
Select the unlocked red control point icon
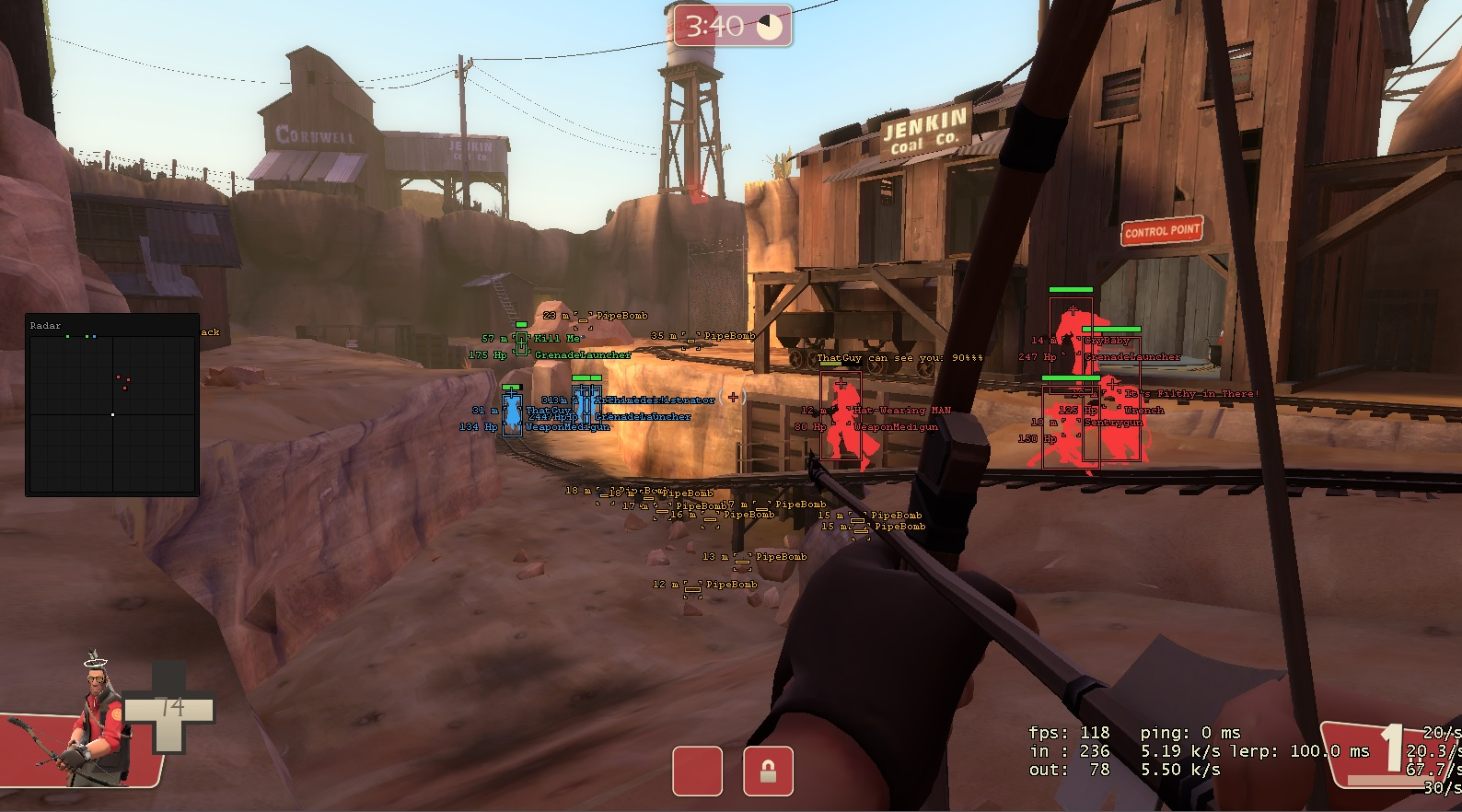(x=697, y=771)
